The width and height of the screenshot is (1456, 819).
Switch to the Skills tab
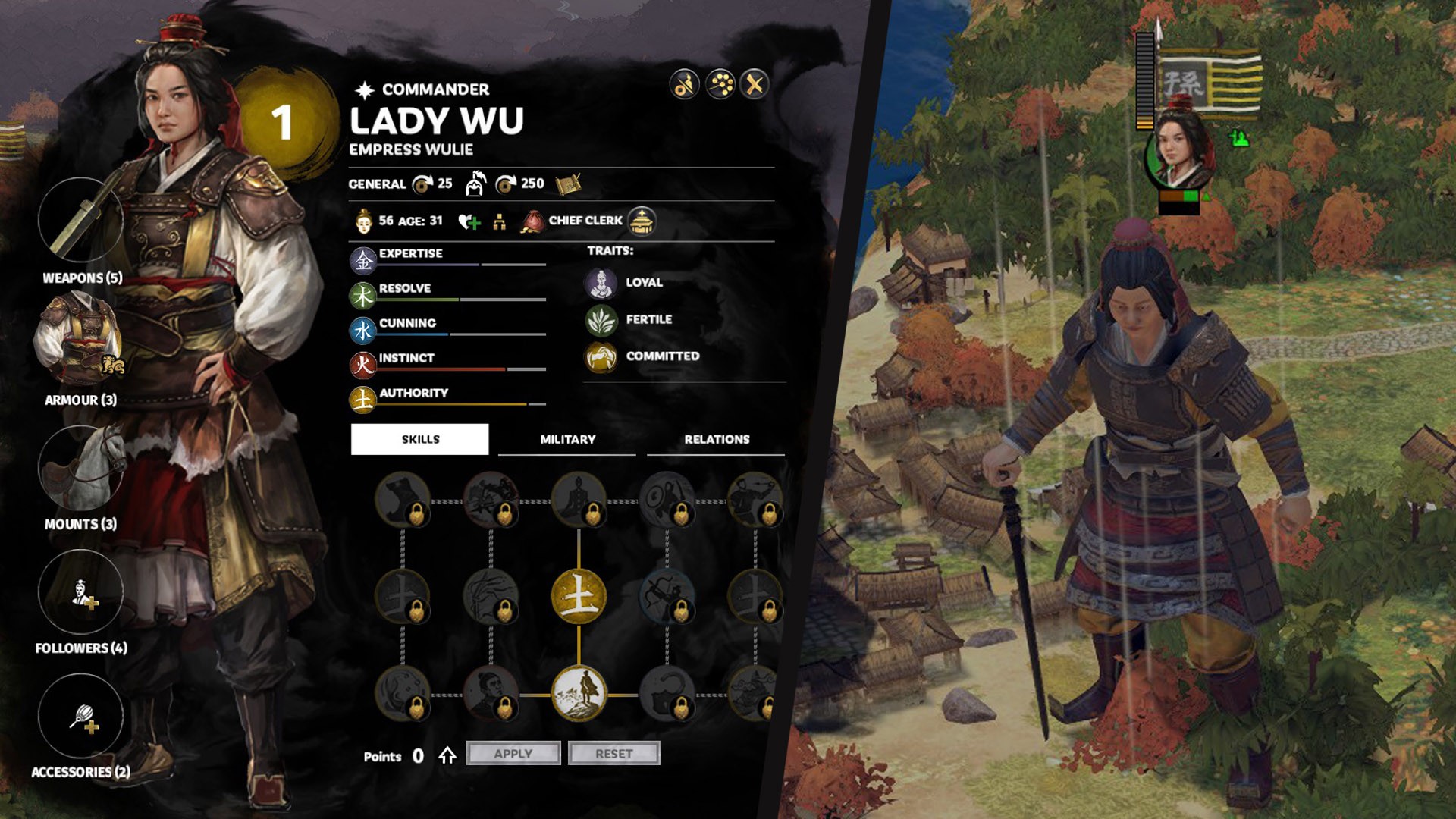[x=419, y=439]
